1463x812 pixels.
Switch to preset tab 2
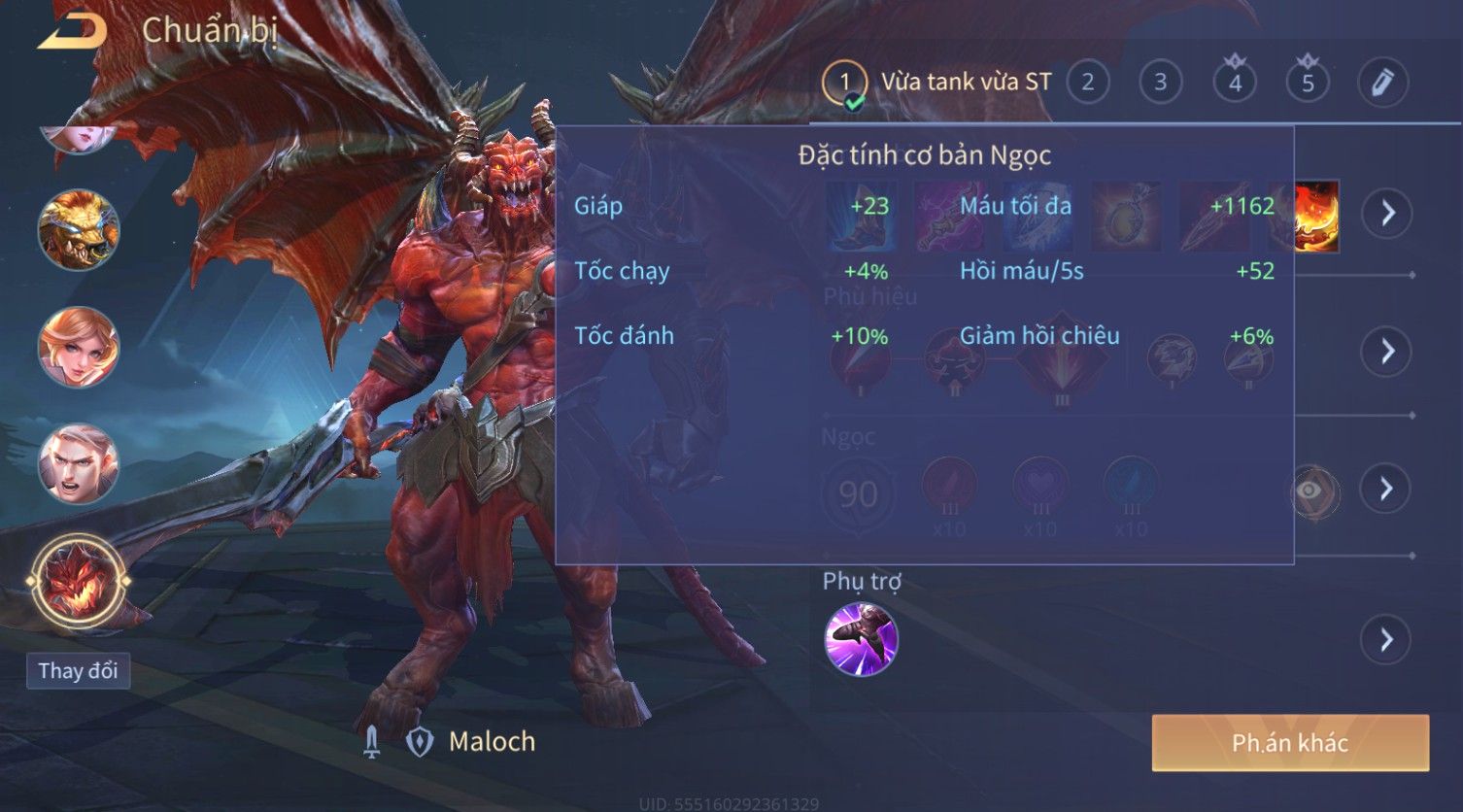(x=1087, y=84)
